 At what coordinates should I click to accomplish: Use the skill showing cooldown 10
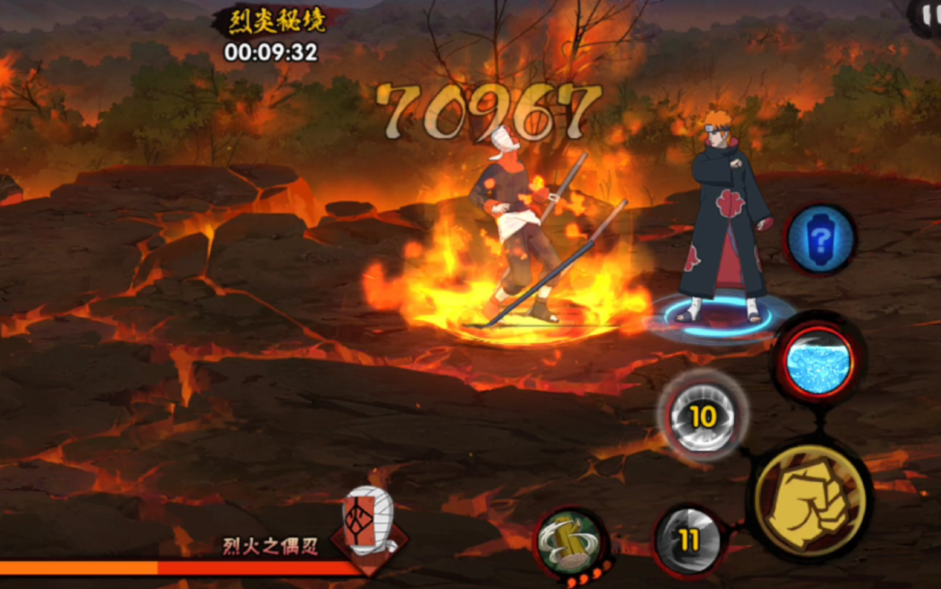click(x=703, y=414)
